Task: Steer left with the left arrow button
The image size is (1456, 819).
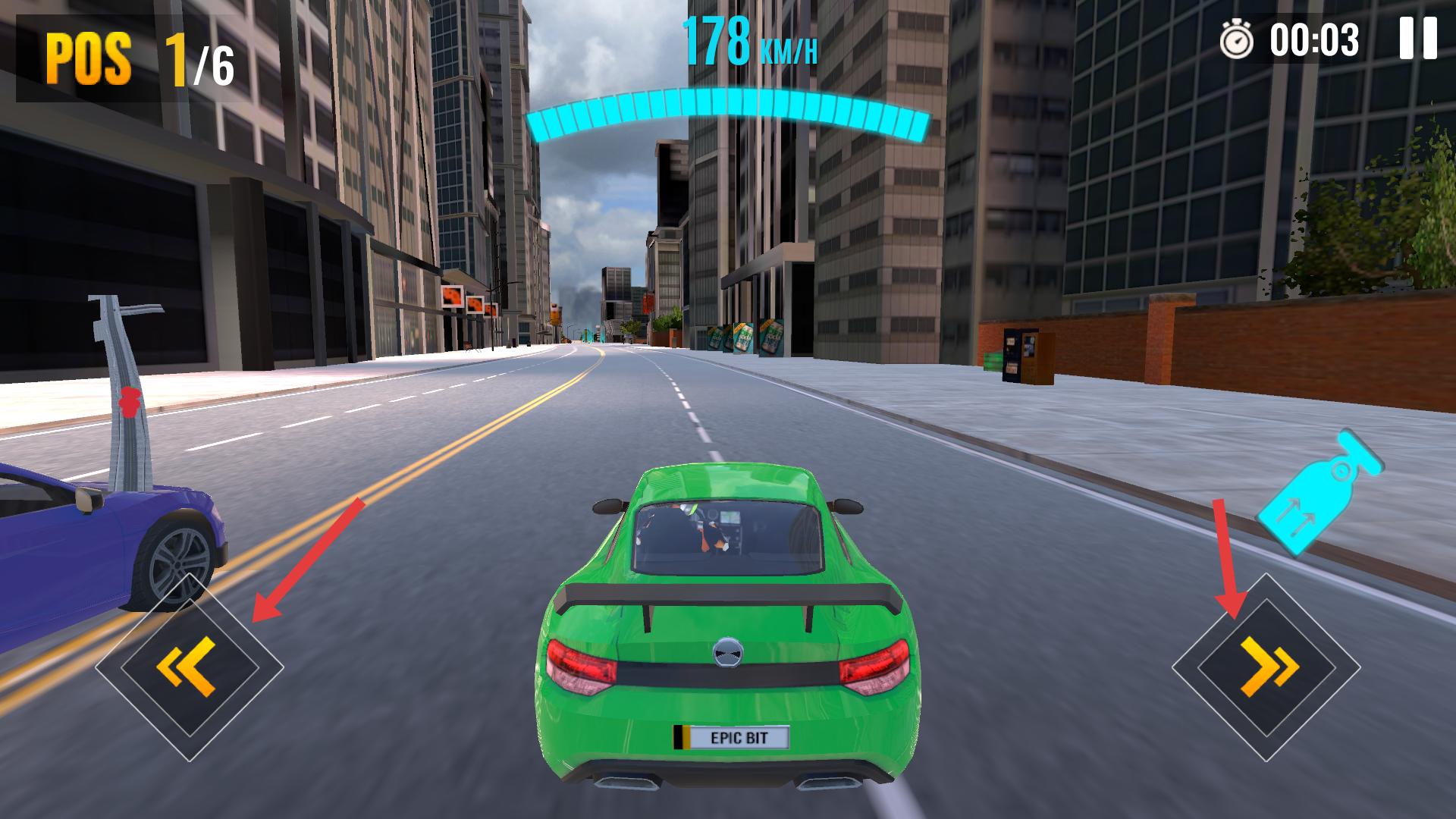Action: (x=190, y=667)
